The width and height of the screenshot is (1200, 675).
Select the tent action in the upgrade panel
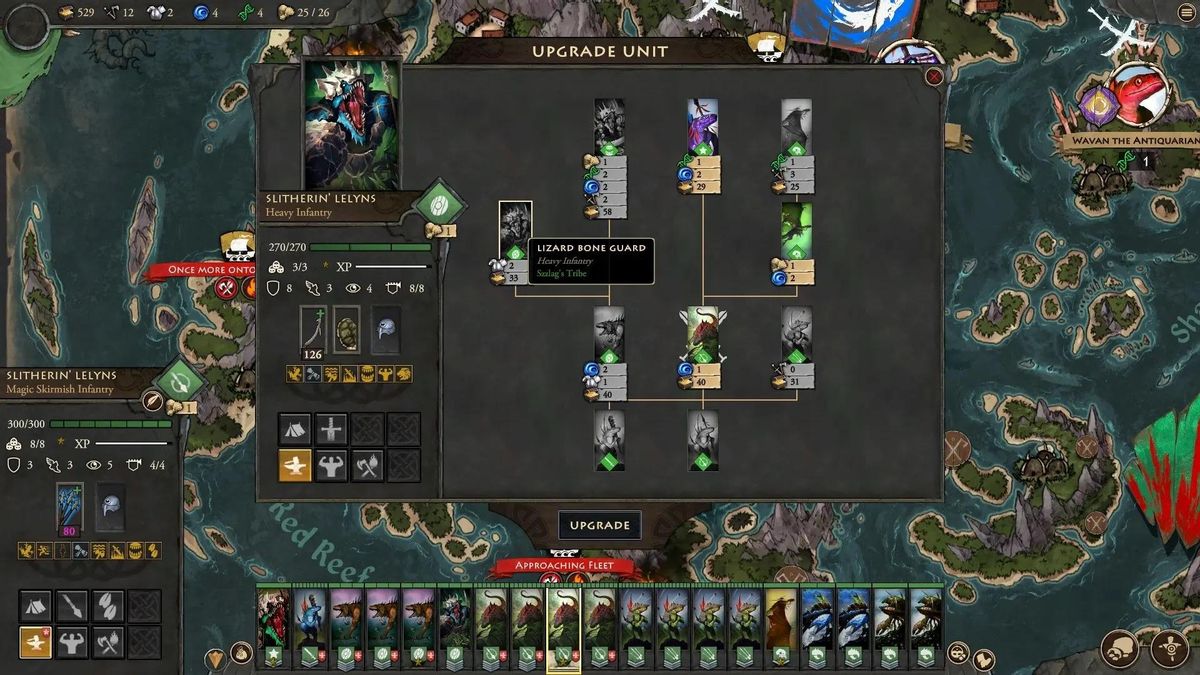click(294, 429)
